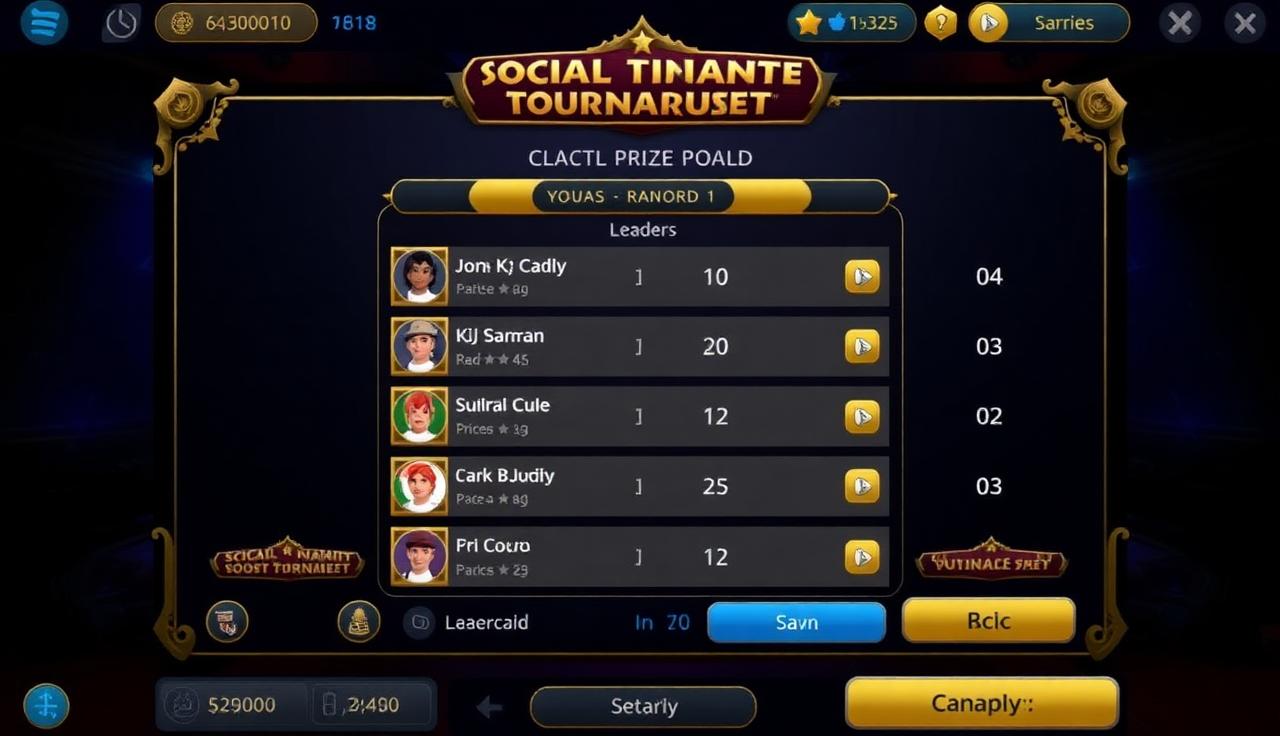Open the question mark help icon

click(940, 22)
